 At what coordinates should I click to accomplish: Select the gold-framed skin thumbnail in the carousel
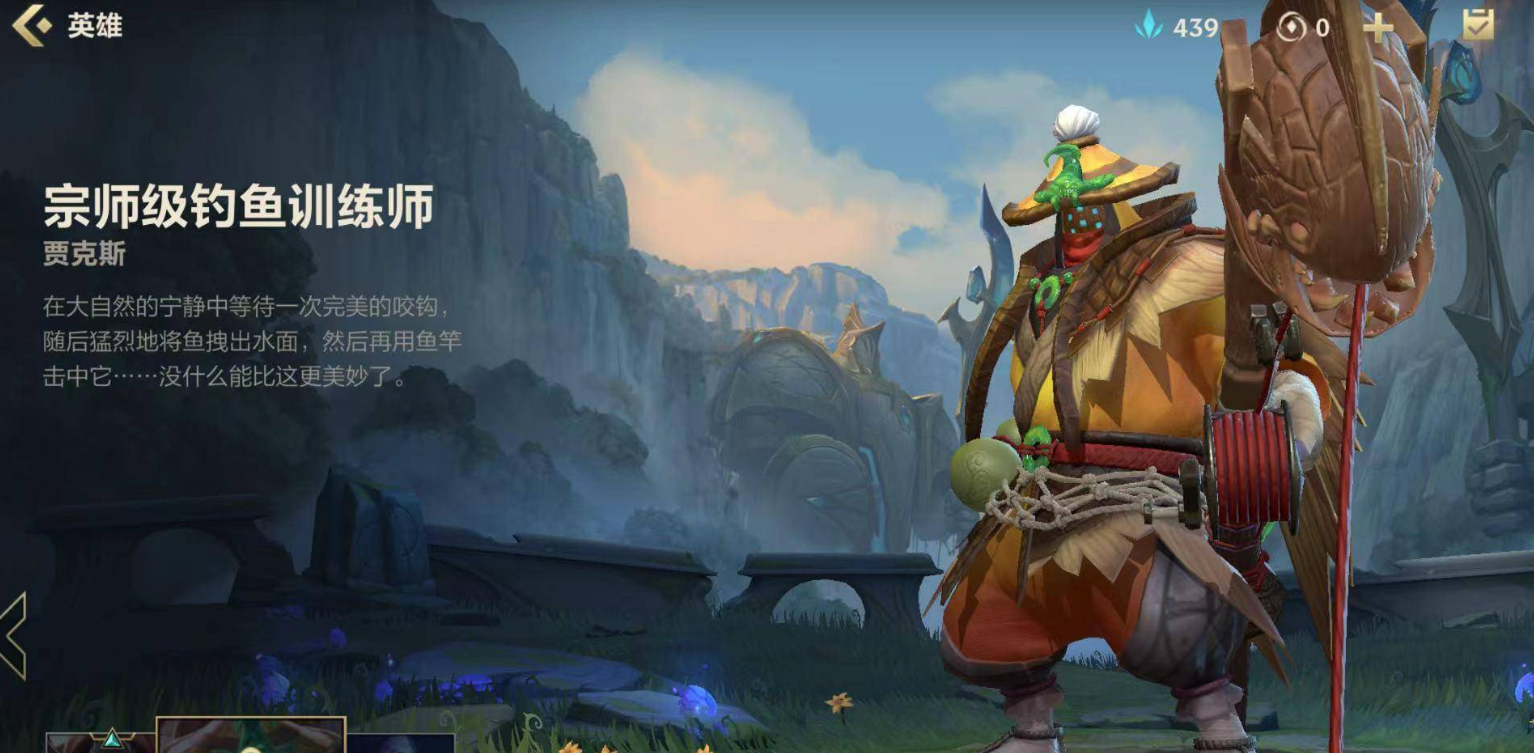coord(250,742)
